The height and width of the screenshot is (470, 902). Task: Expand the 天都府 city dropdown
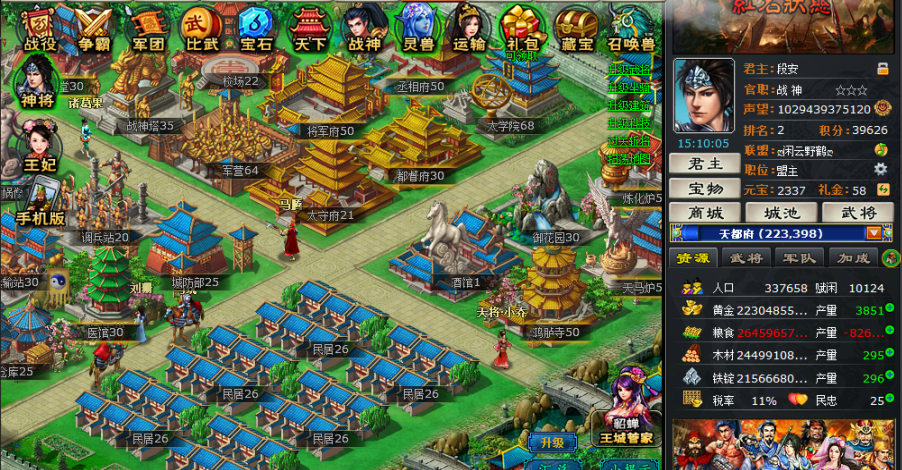(874, 233)
